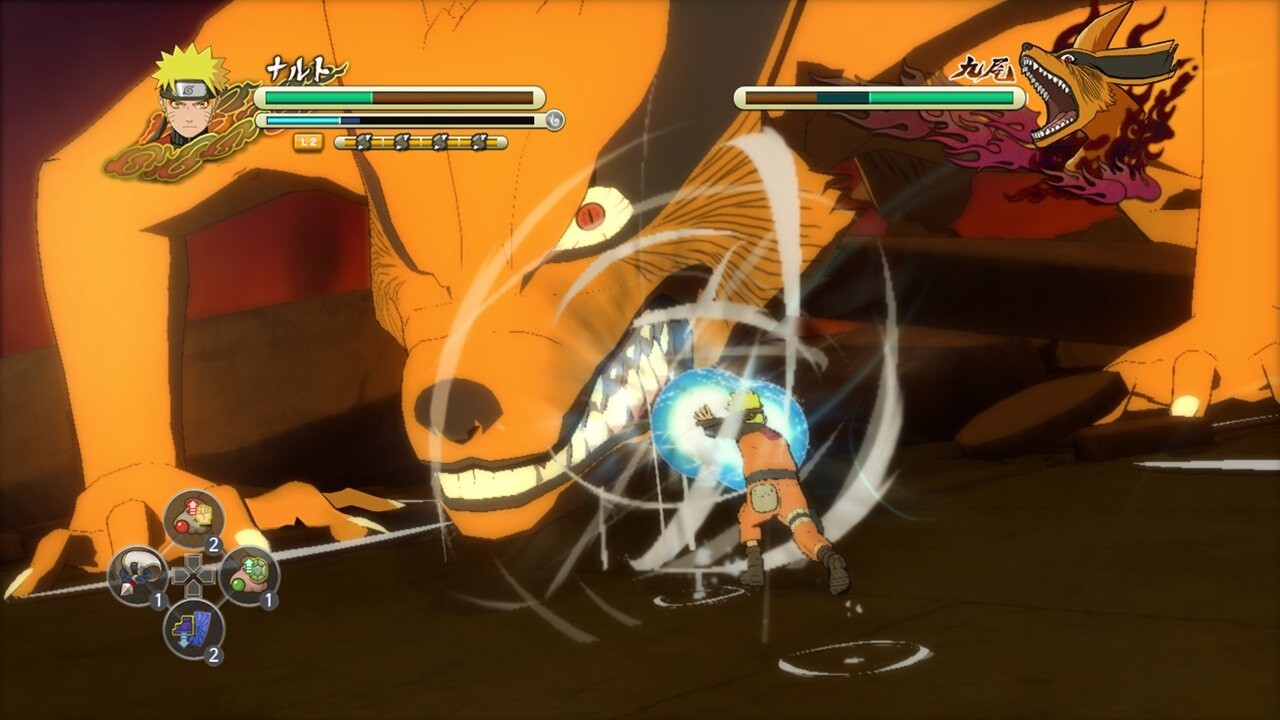Select the Up item slot with attack boost pill

click(x=191, y=516)
